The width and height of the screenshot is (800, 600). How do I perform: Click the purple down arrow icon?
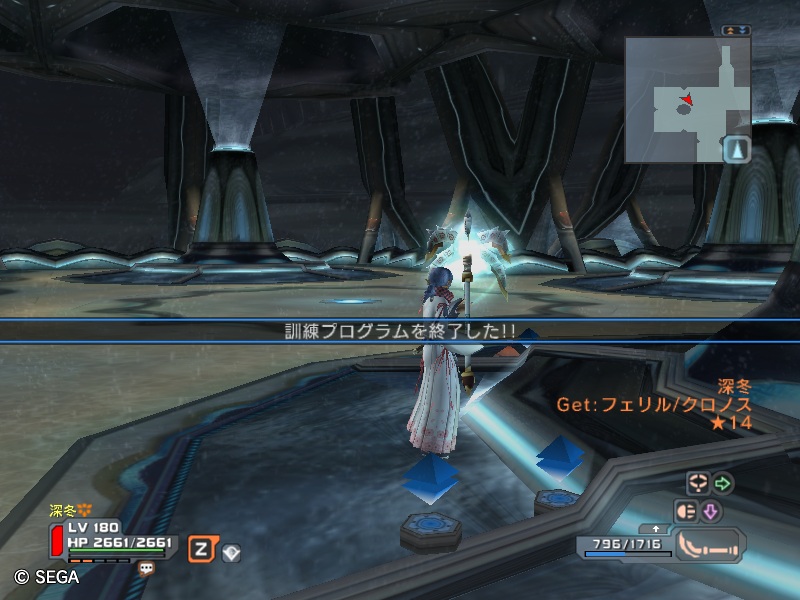(711, 512)
